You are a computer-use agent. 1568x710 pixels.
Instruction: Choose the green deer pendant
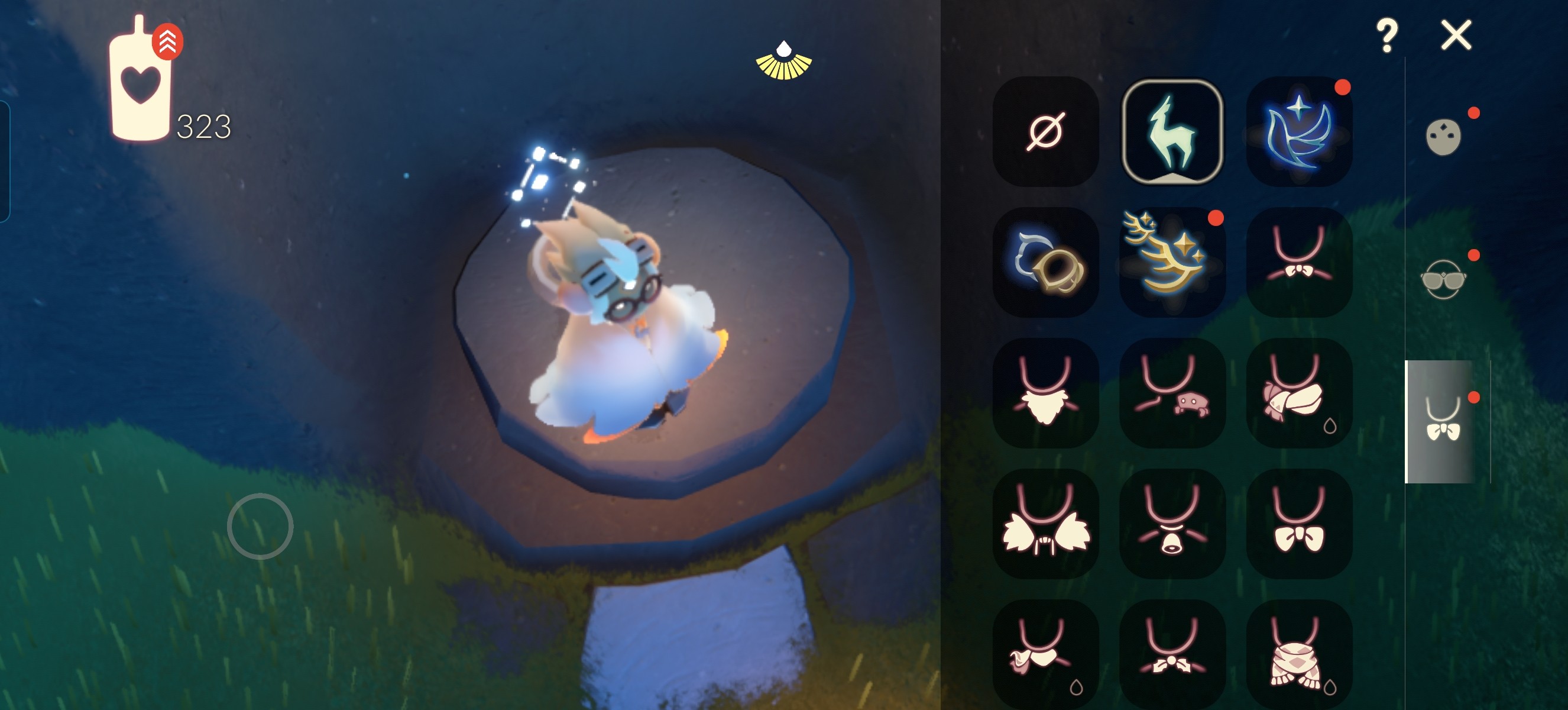tap(1172, 131)
